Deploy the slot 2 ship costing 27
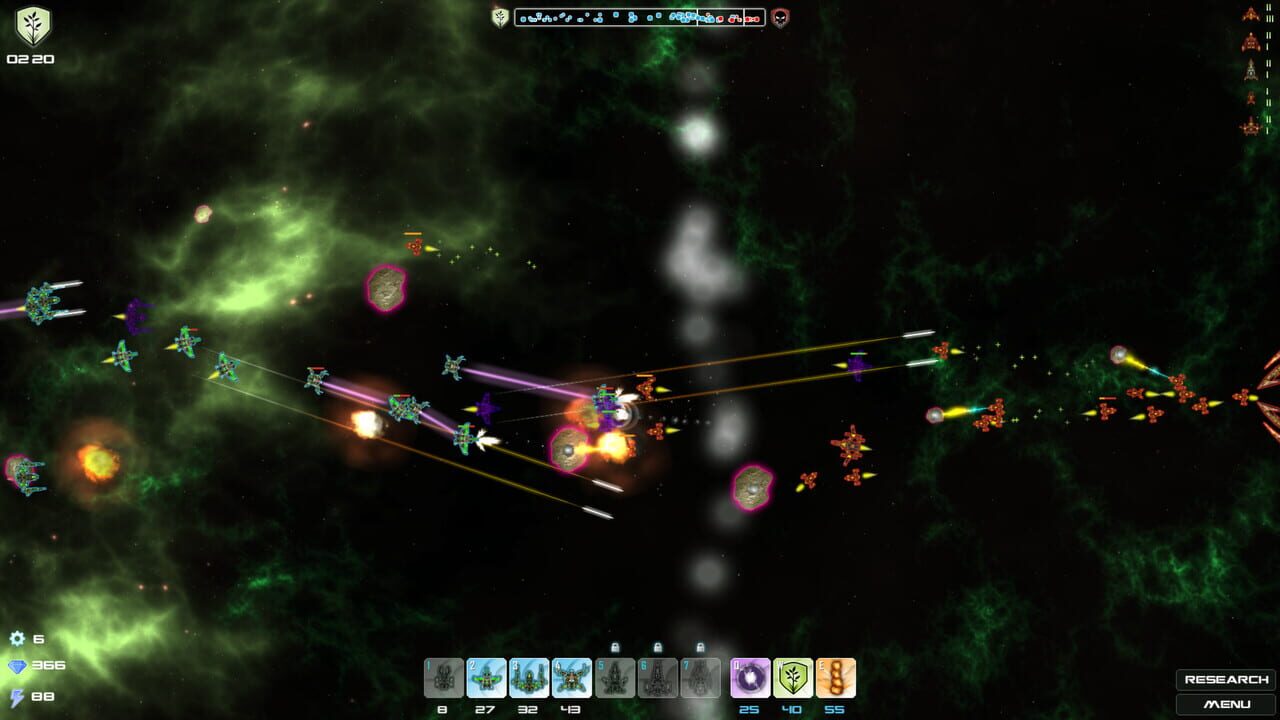 (x=484, y=678)
